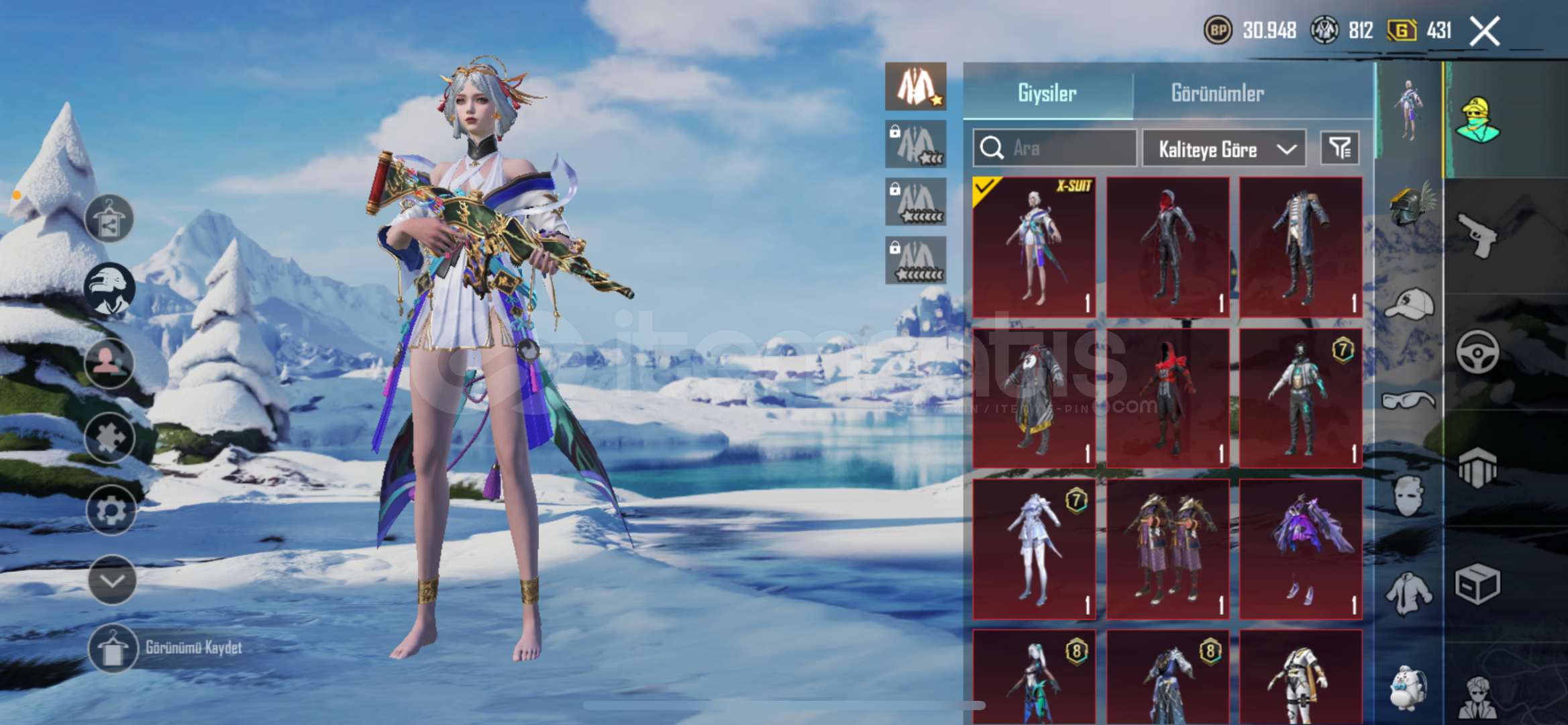Image resolution: width=1568 pixels, height=725 pixels.
Task: Select the X-SUIT outfit tile
Action: [1034, 246]
